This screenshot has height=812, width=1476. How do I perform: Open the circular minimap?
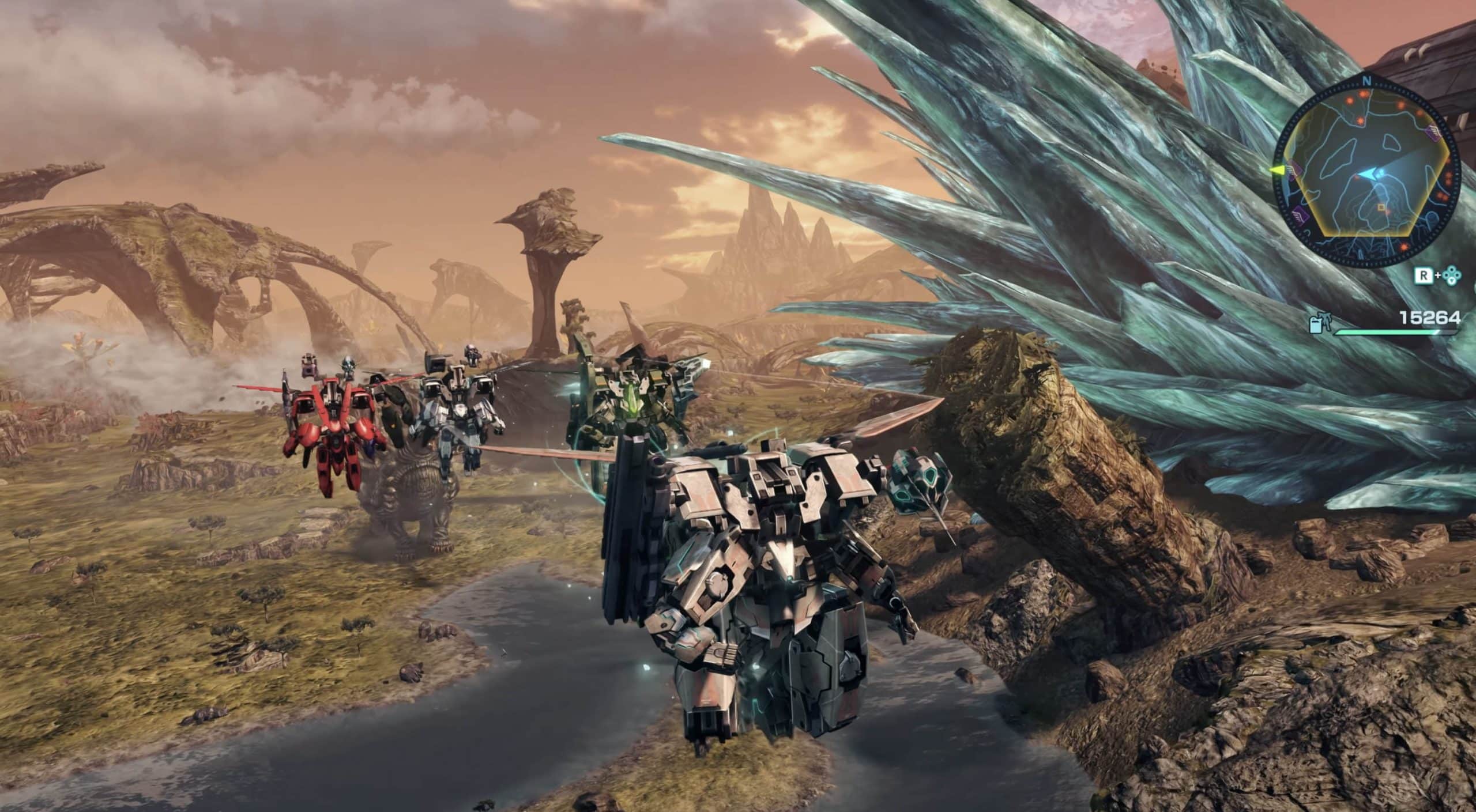[x=1366, y=173]
